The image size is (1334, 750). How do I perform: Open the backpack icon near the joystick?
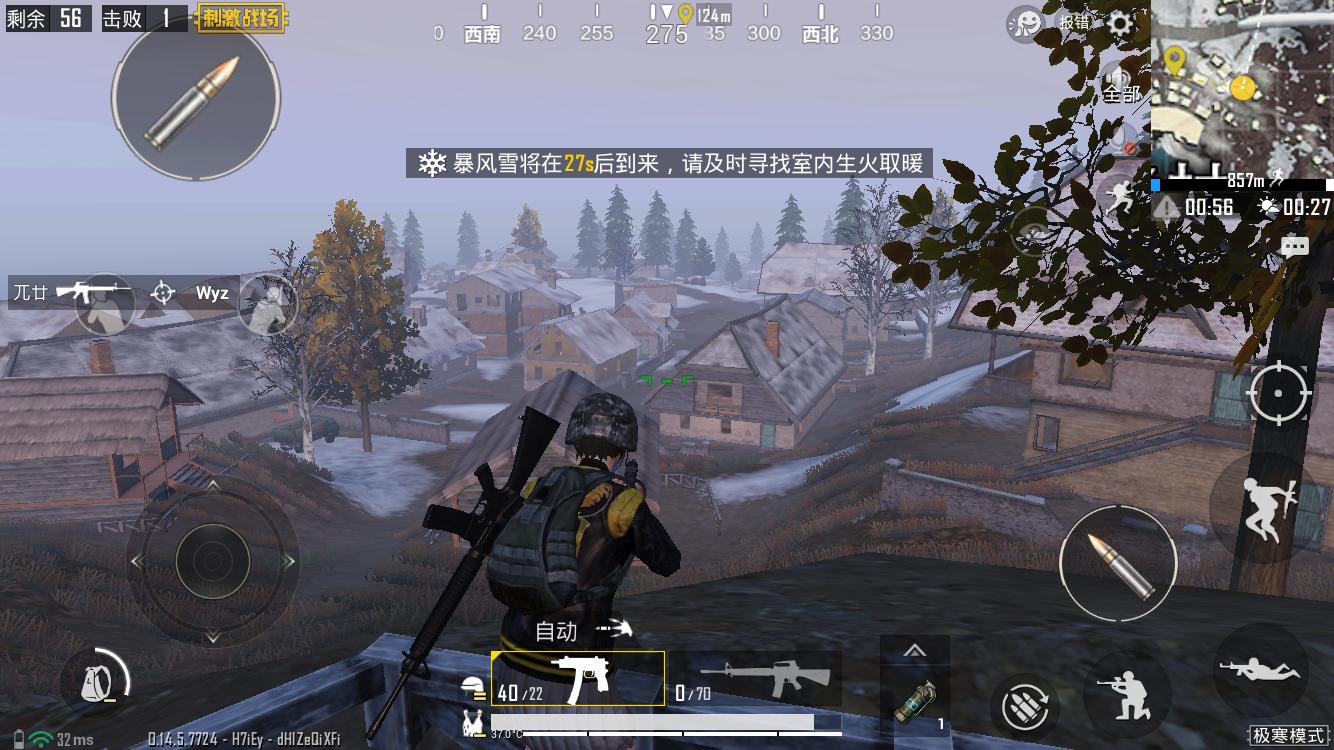96,681
